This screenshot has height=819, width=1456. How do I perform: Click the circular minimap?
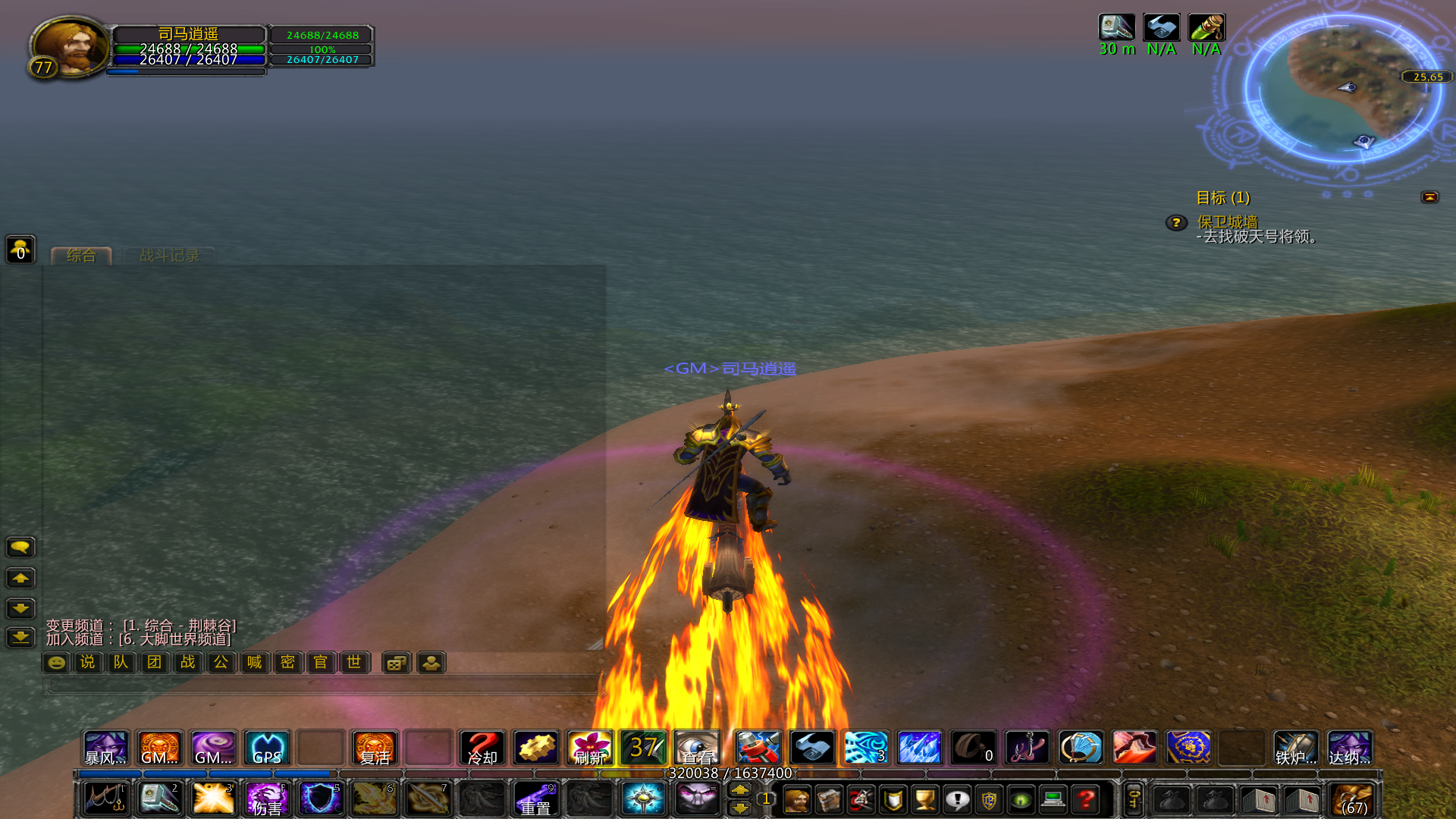coord(1344,89)
